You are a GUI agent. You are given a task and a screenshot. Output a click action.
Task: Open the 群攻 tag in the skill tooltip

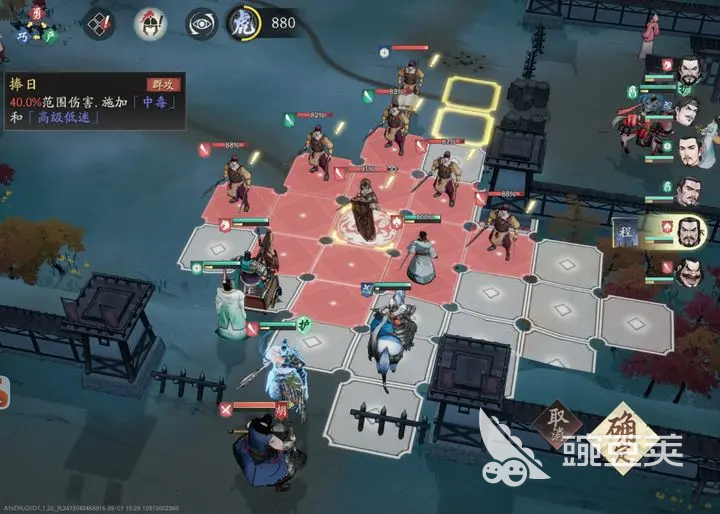(163, 85)
